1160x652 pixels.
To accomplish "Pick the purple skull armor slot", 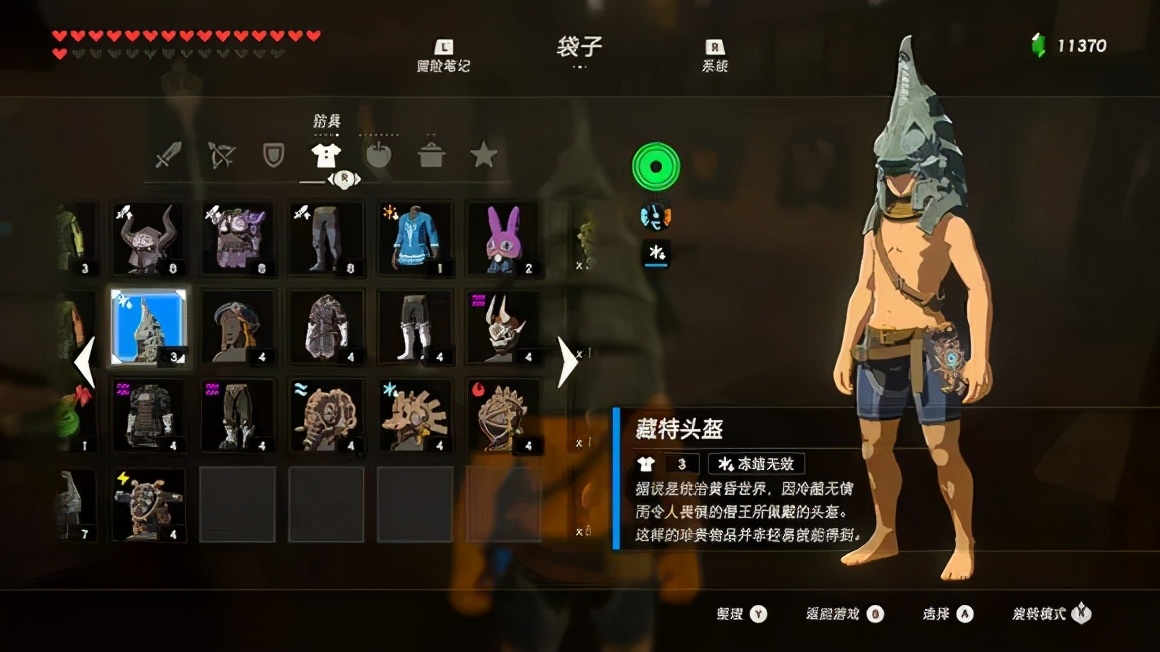I will click(237, 238).
